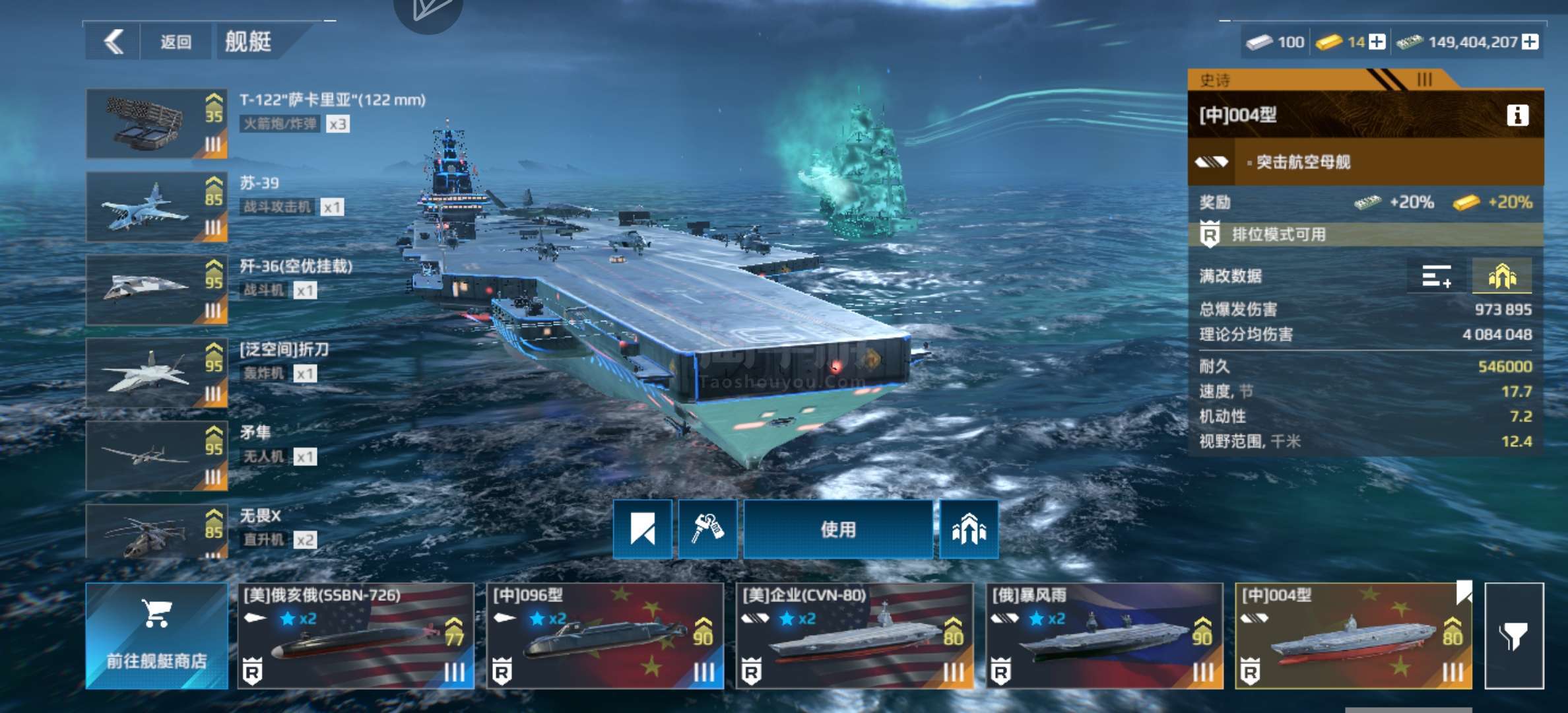This screenshot has height=713, width=1568.
Task: Go to the 前往舰艇商店 ship shop
Action: (x=157, y=636)
